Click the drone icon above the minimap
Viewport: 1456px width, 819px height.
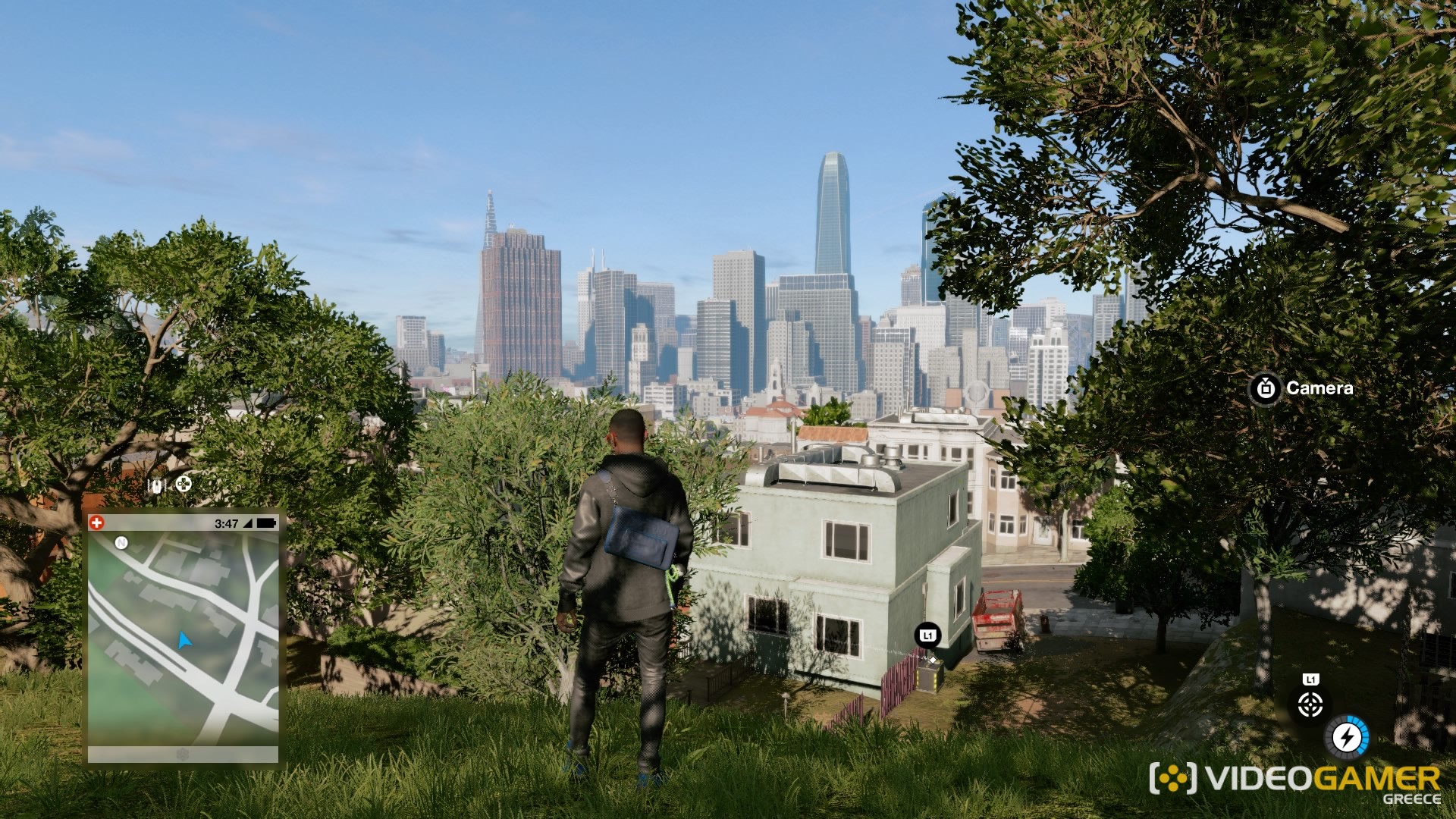(157, 485)
